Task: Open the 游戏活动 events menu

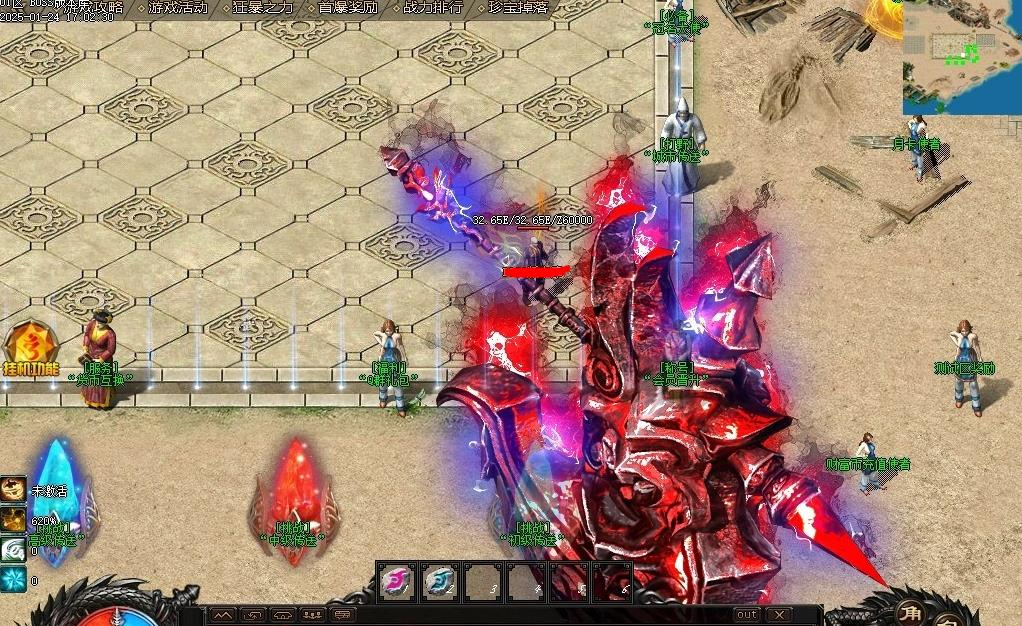Action: click(177, 7)
